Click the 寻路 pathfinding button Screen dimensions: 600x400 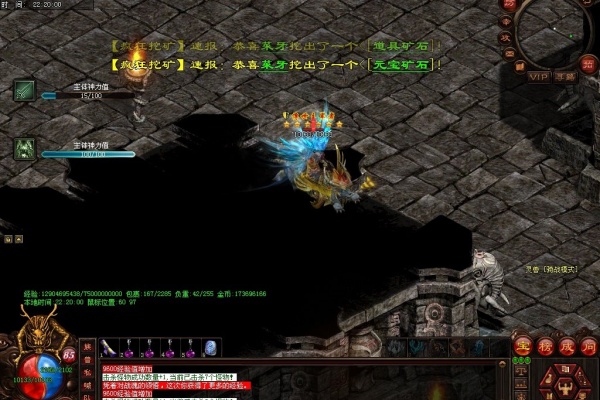point(566,76)
